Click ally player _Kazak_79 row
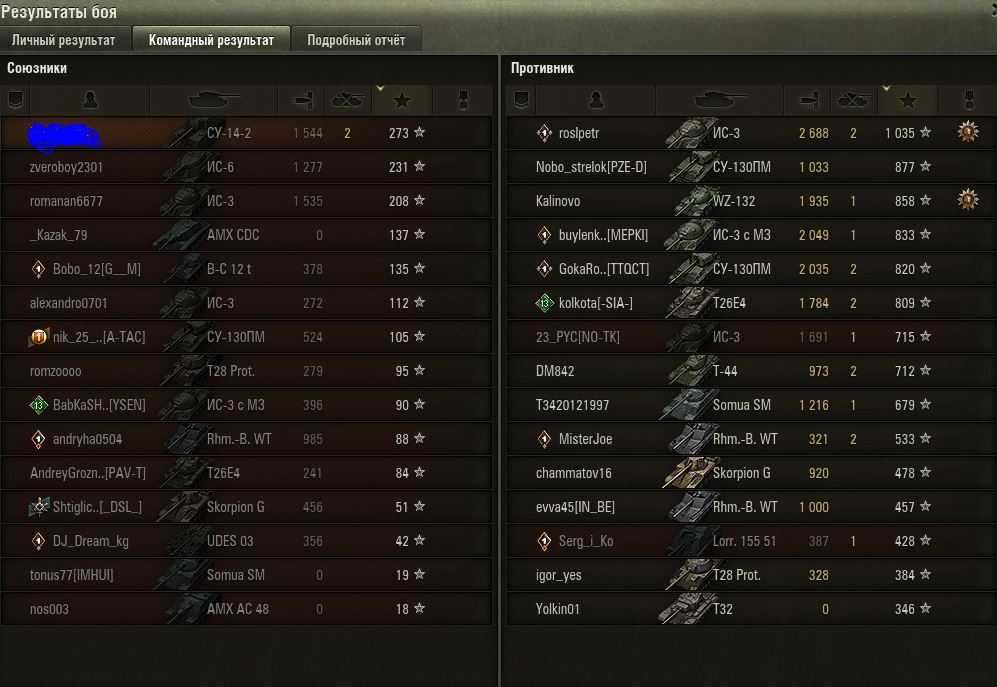 tap(59, 235)
